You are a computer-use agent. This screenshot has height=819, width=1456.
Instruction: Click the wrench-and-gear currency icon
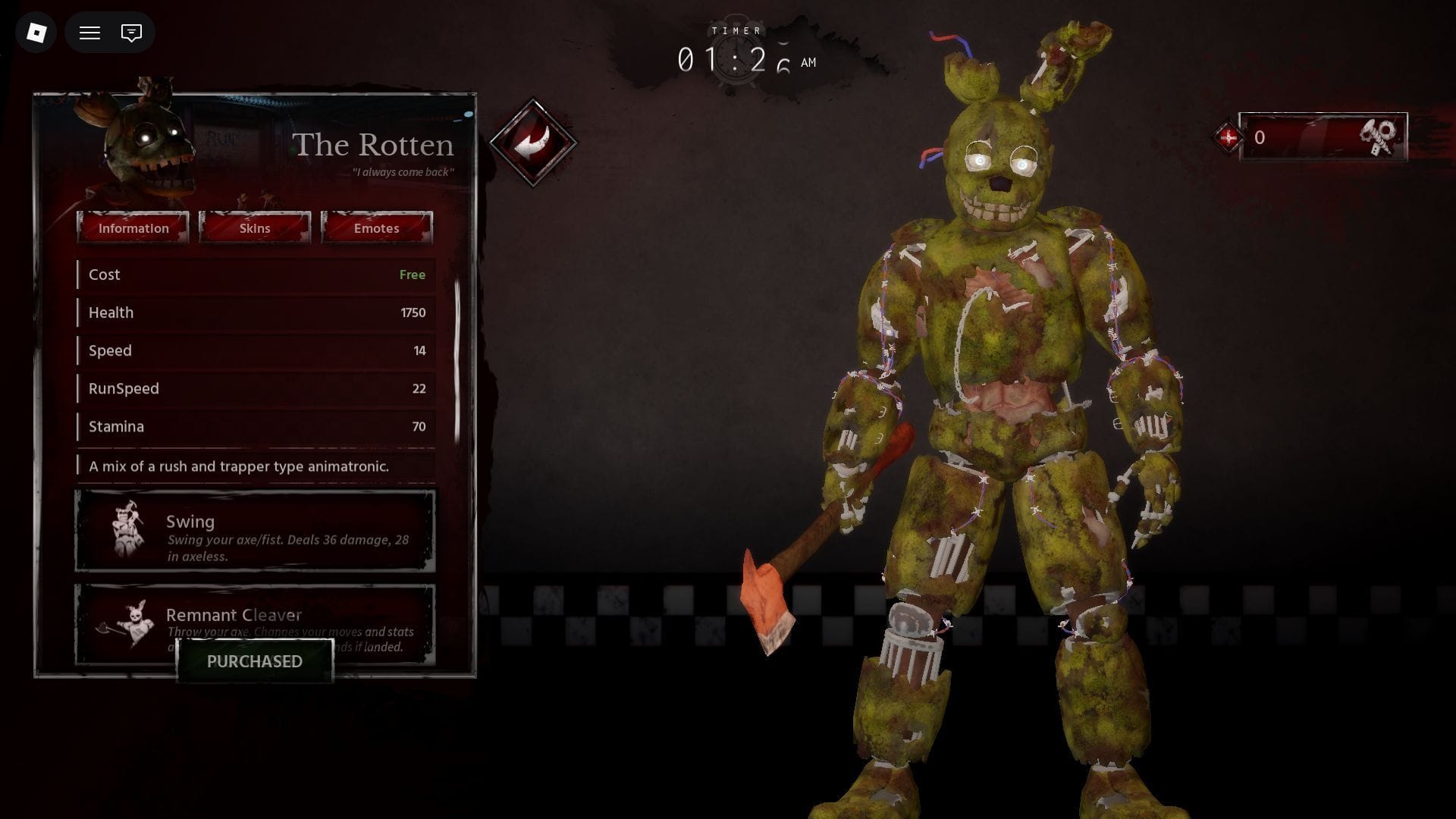[1382, 138]
